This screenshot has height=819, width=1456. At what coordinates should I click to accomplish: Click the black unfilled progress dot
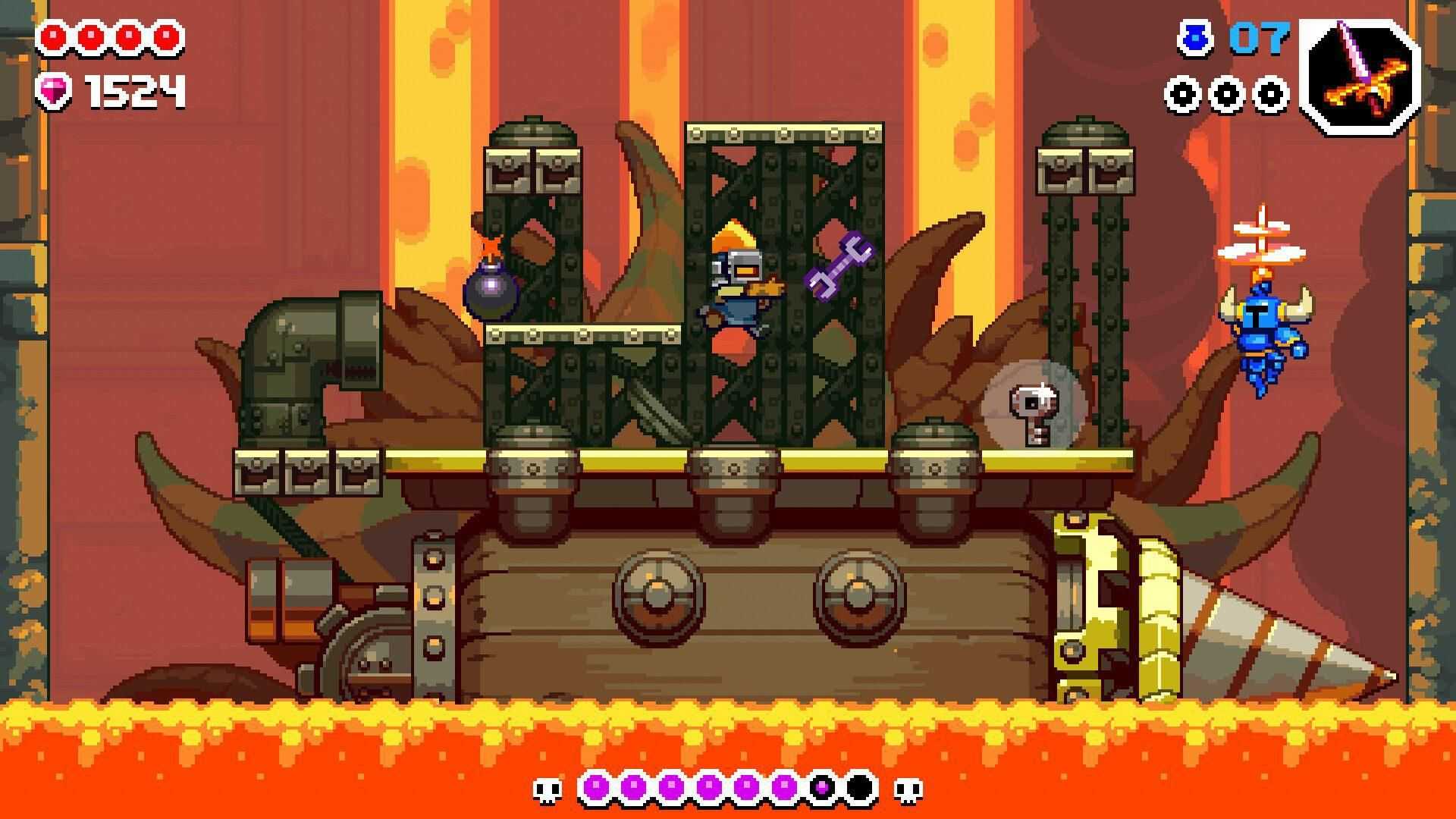[861, 786]
